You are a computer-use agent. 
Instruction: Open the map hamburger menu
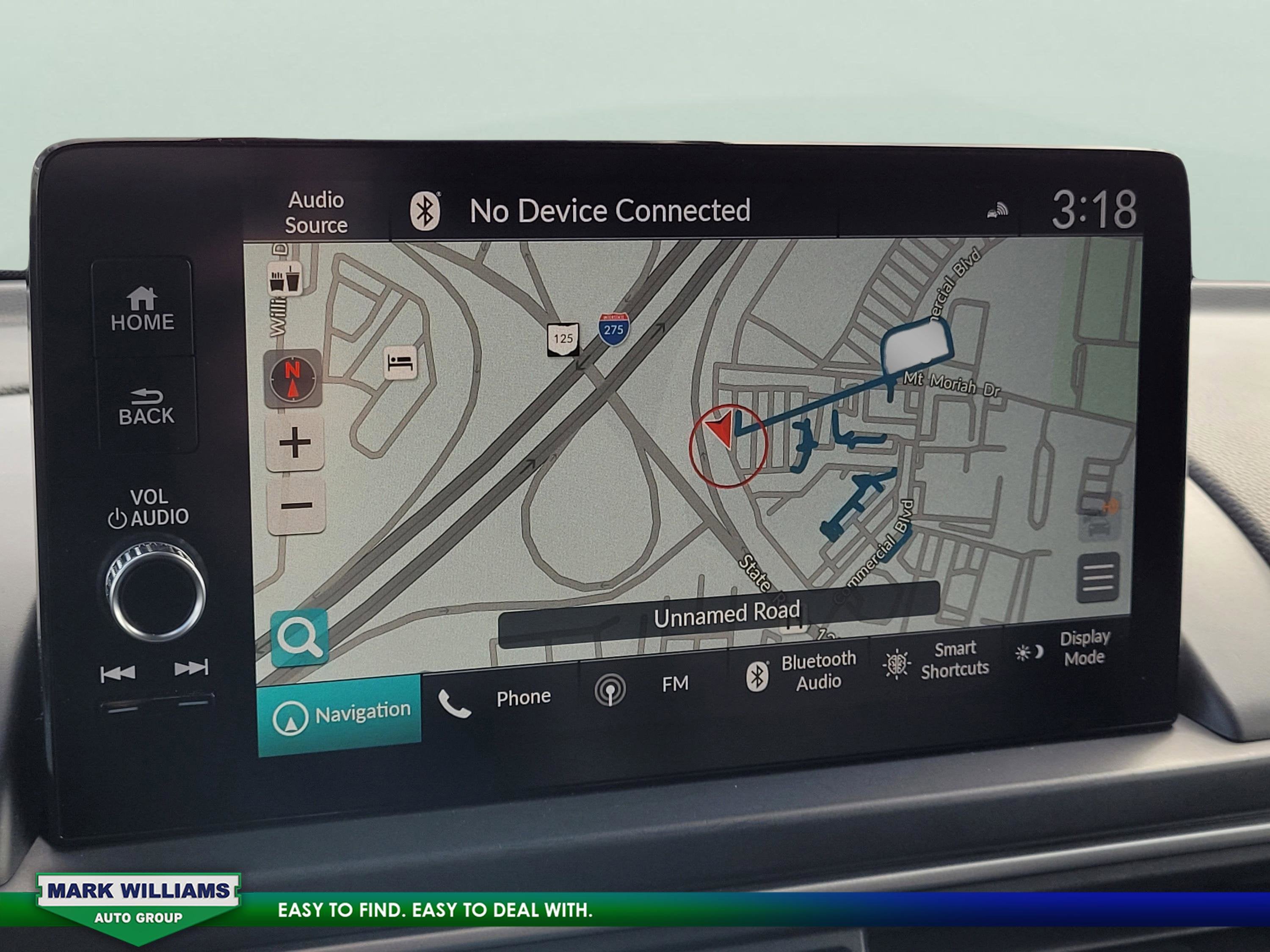(x=1098, y=577)
